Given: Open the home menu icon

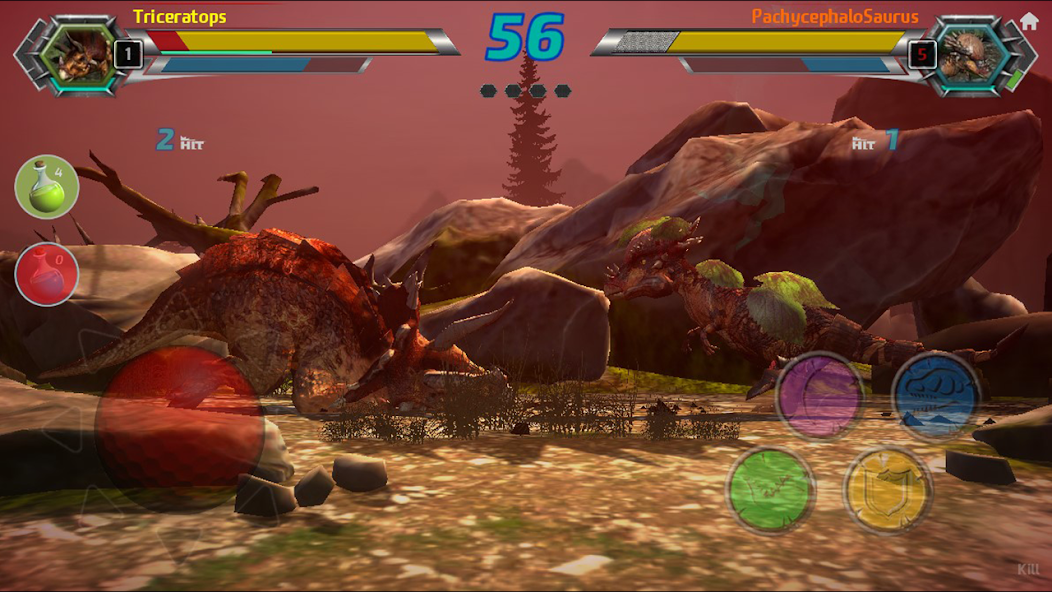Looking at the screenshot, I should click(x=1029, y=21).
